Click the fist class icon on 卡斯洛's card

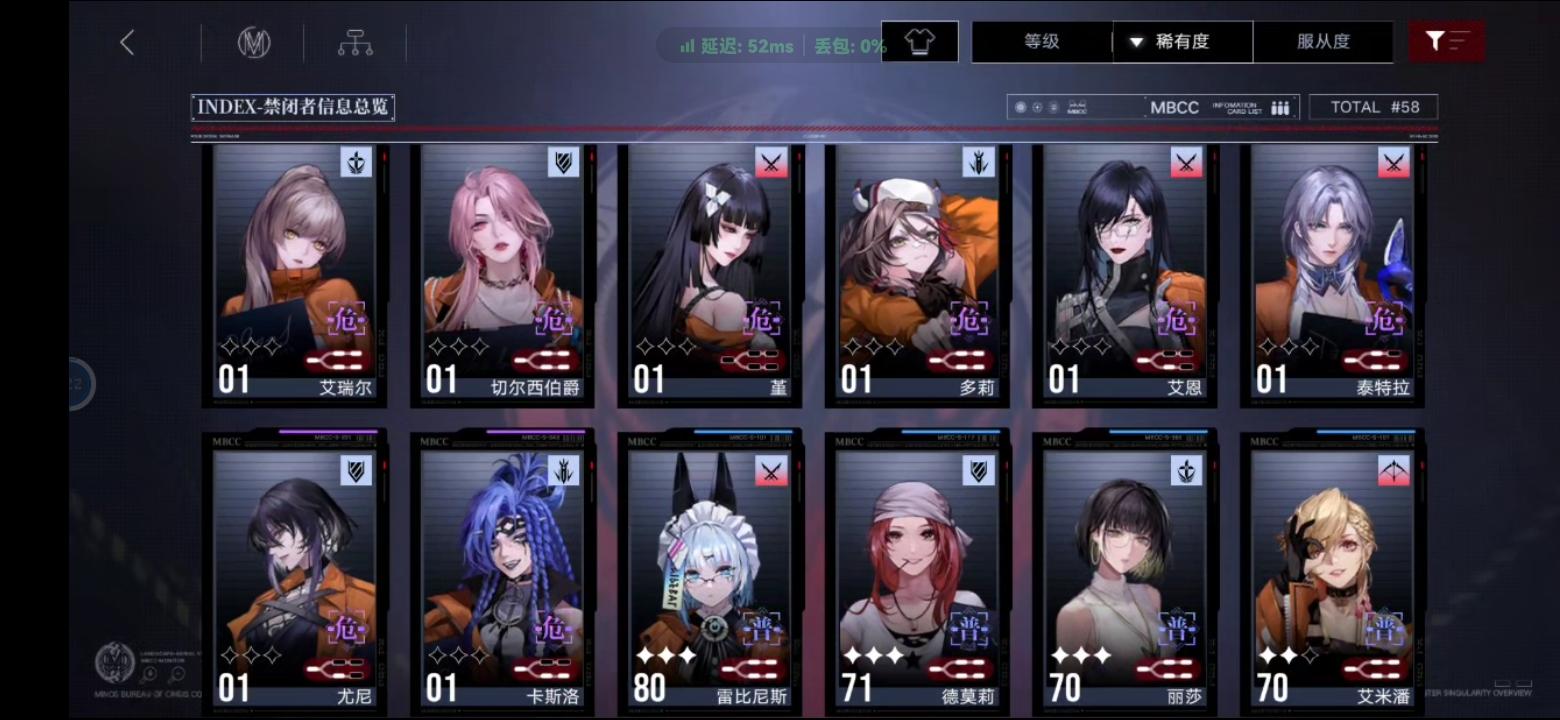(x=561, y=469)
